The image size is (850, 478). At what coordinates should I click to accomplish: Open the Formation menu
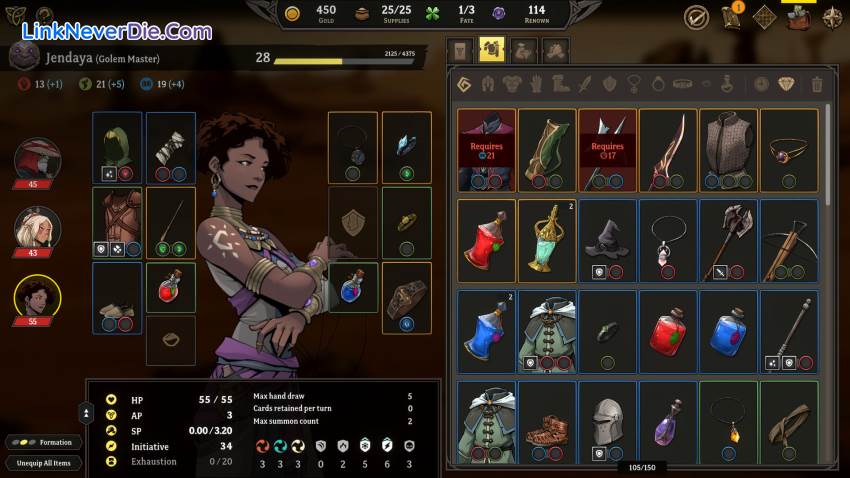42,442
